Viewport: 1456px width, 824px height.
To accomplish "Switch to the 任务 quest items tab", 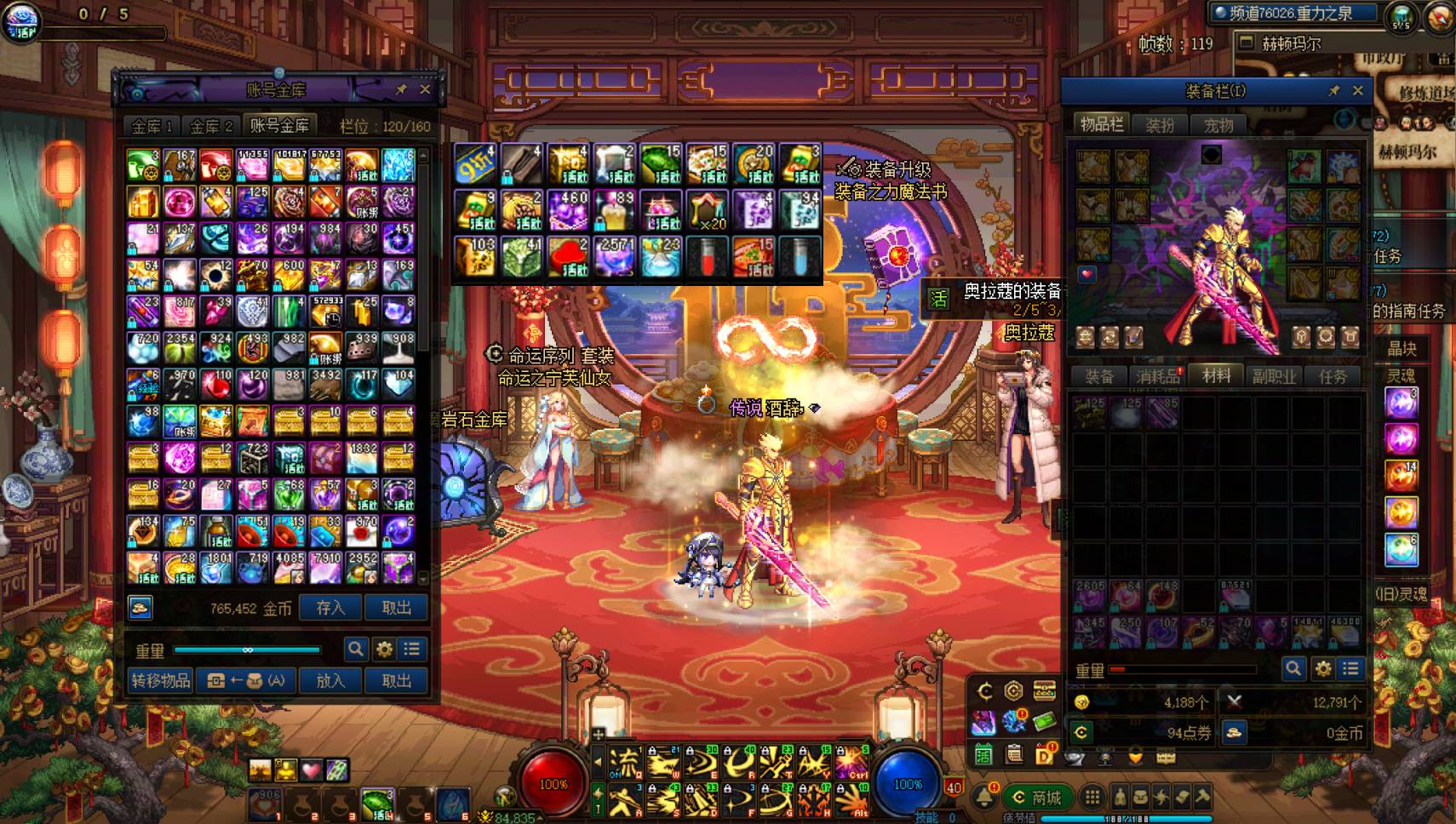I will point(1333,376).
